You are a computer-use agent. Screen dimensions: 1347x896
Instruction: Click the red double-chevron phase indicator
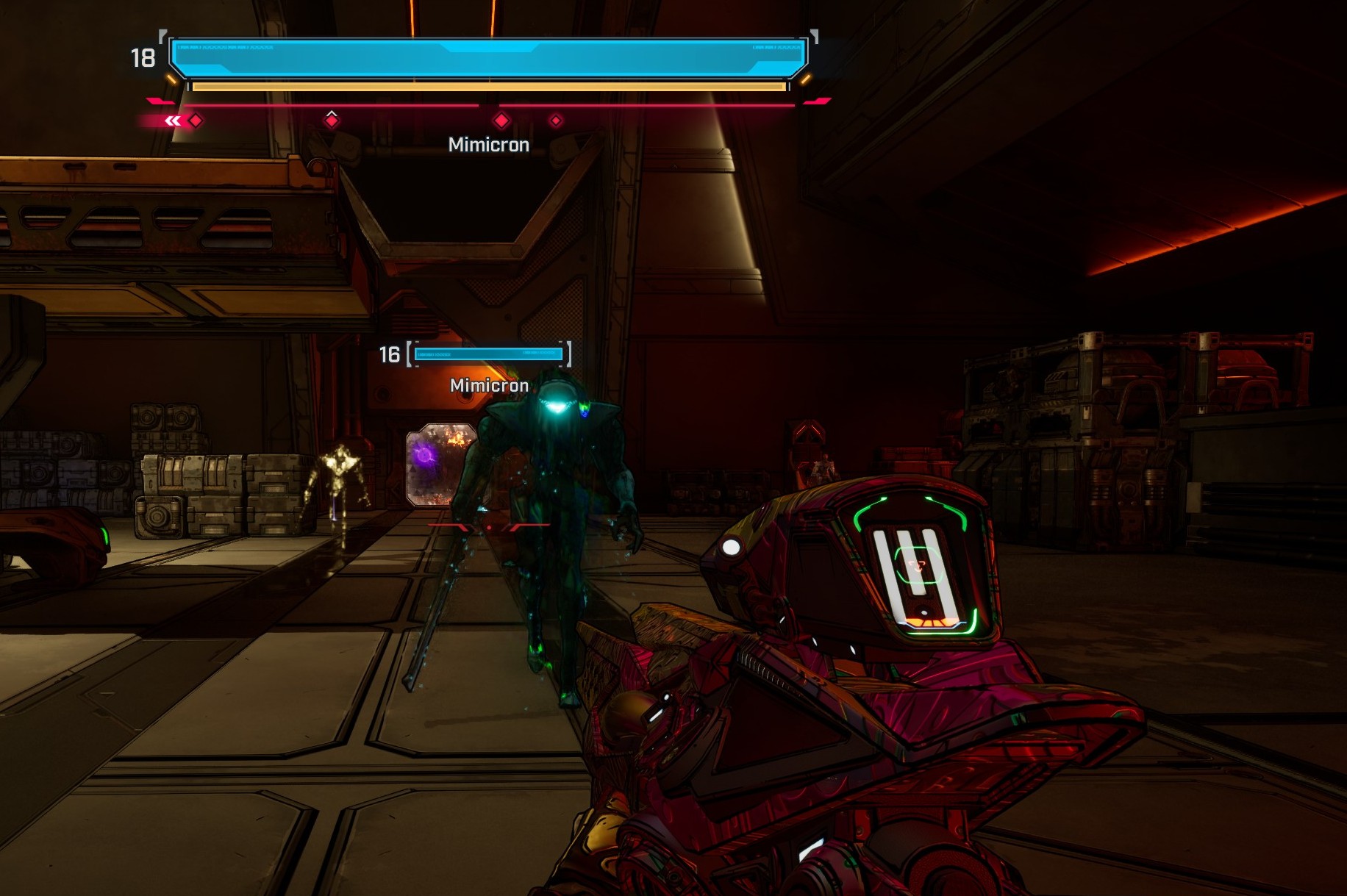(172, 119)
